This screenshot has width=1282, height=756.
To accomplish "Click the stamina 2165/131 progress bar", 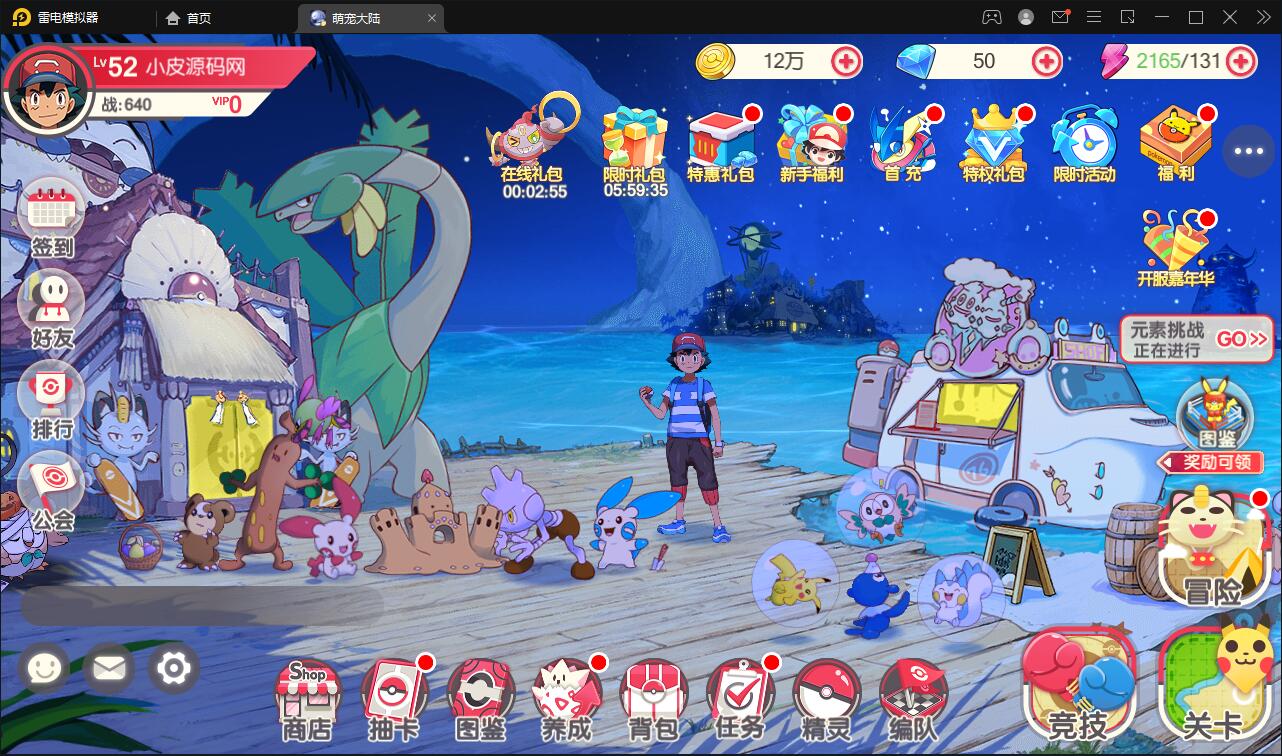I will (x=1180, y=61).
